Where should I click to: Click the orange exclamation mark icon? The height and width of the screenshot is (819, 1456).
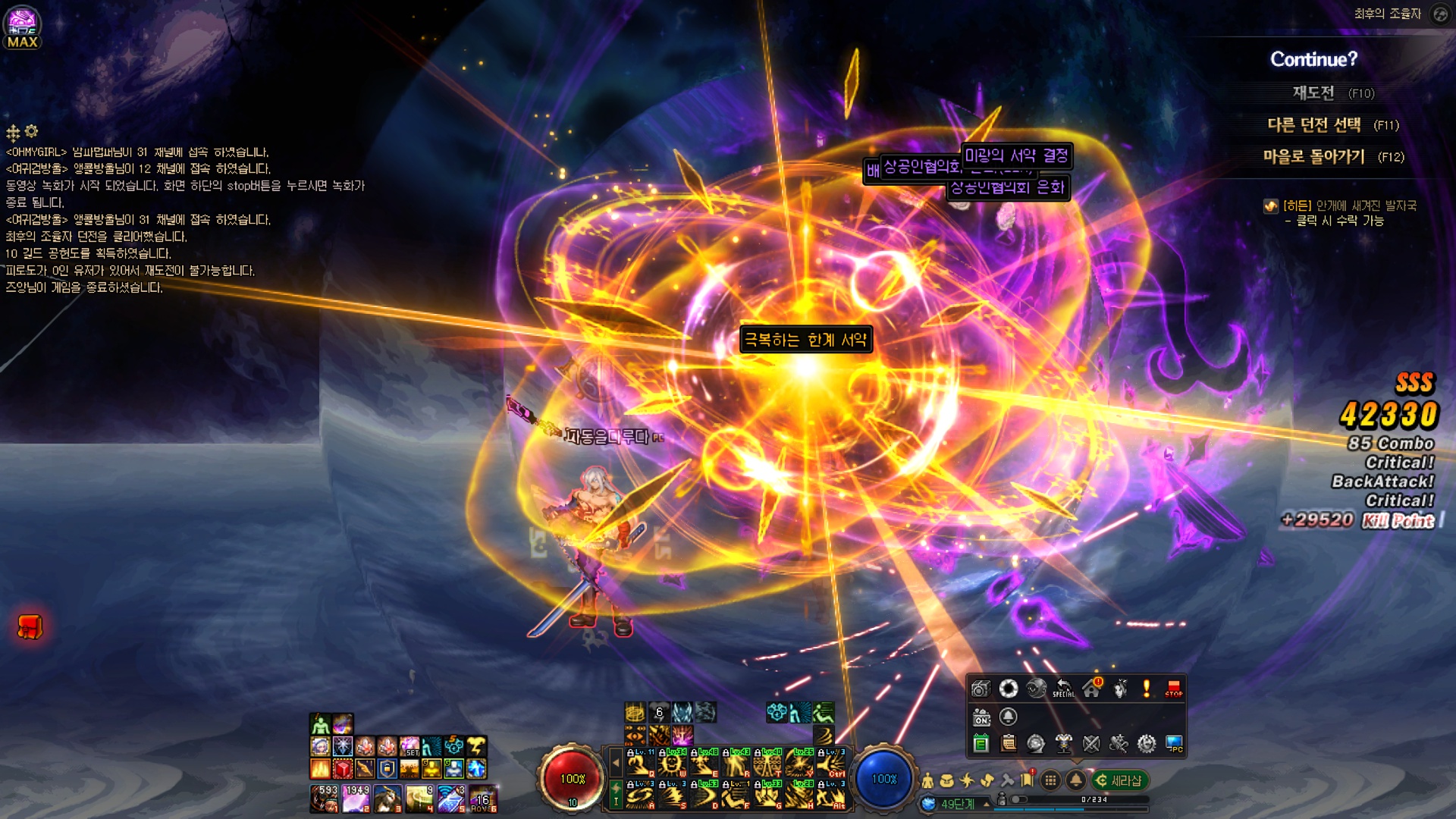click(x=1147, y=689)
